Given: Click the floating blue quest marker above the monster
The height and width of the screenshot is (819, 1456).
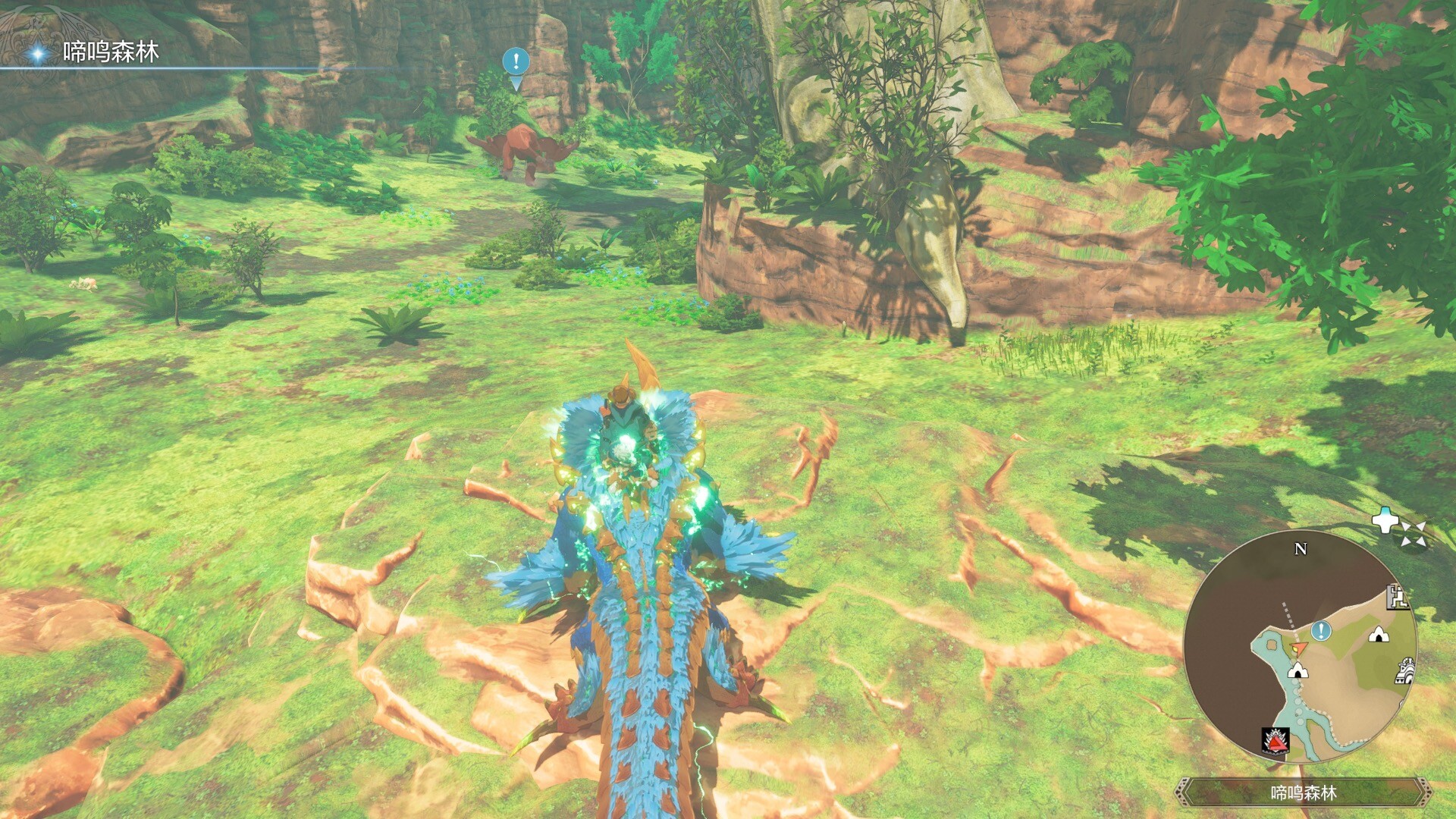Looking at the screenshot, I should [x=516, y=61].
